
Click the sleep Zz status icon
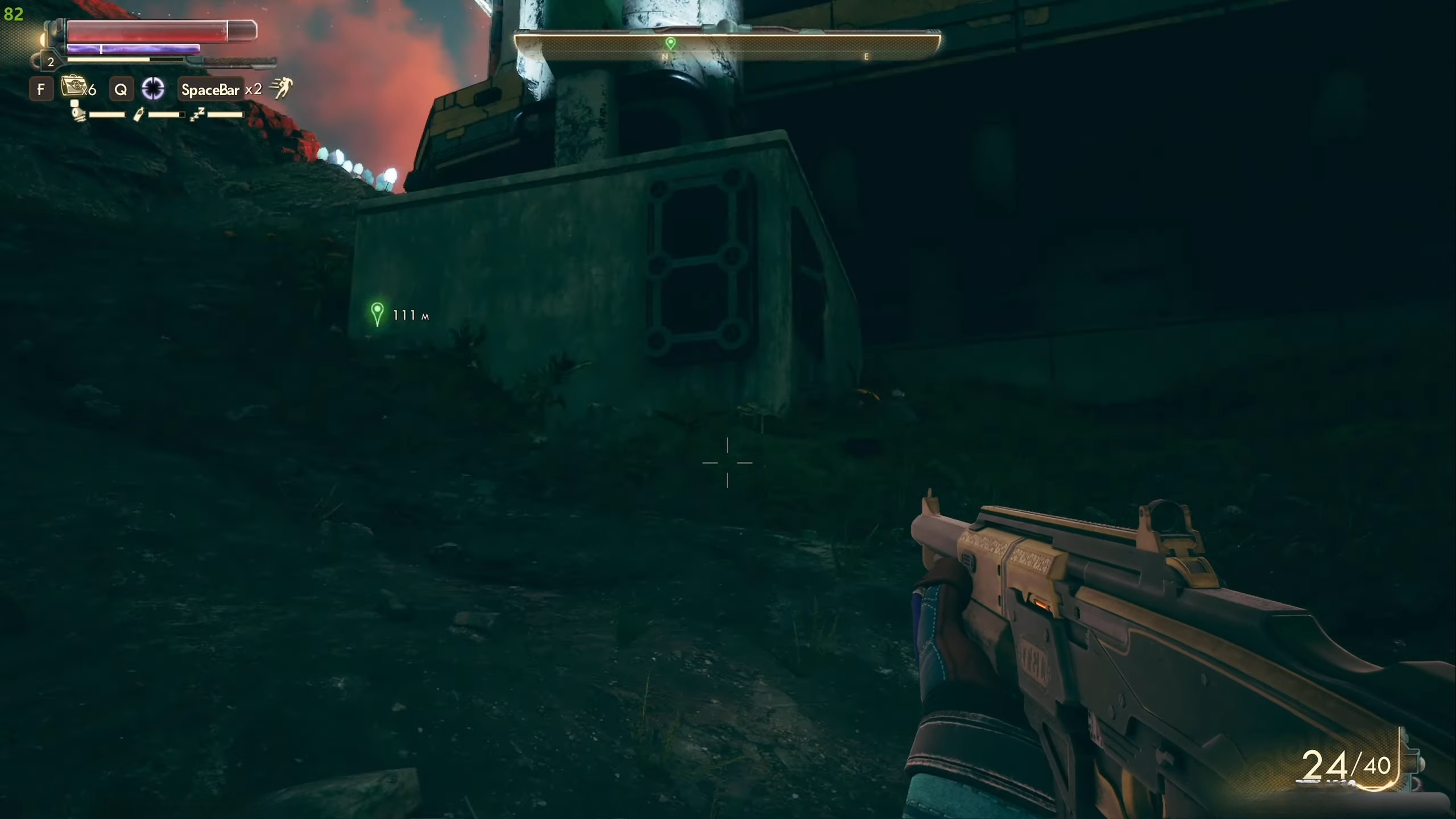(197, 114)
